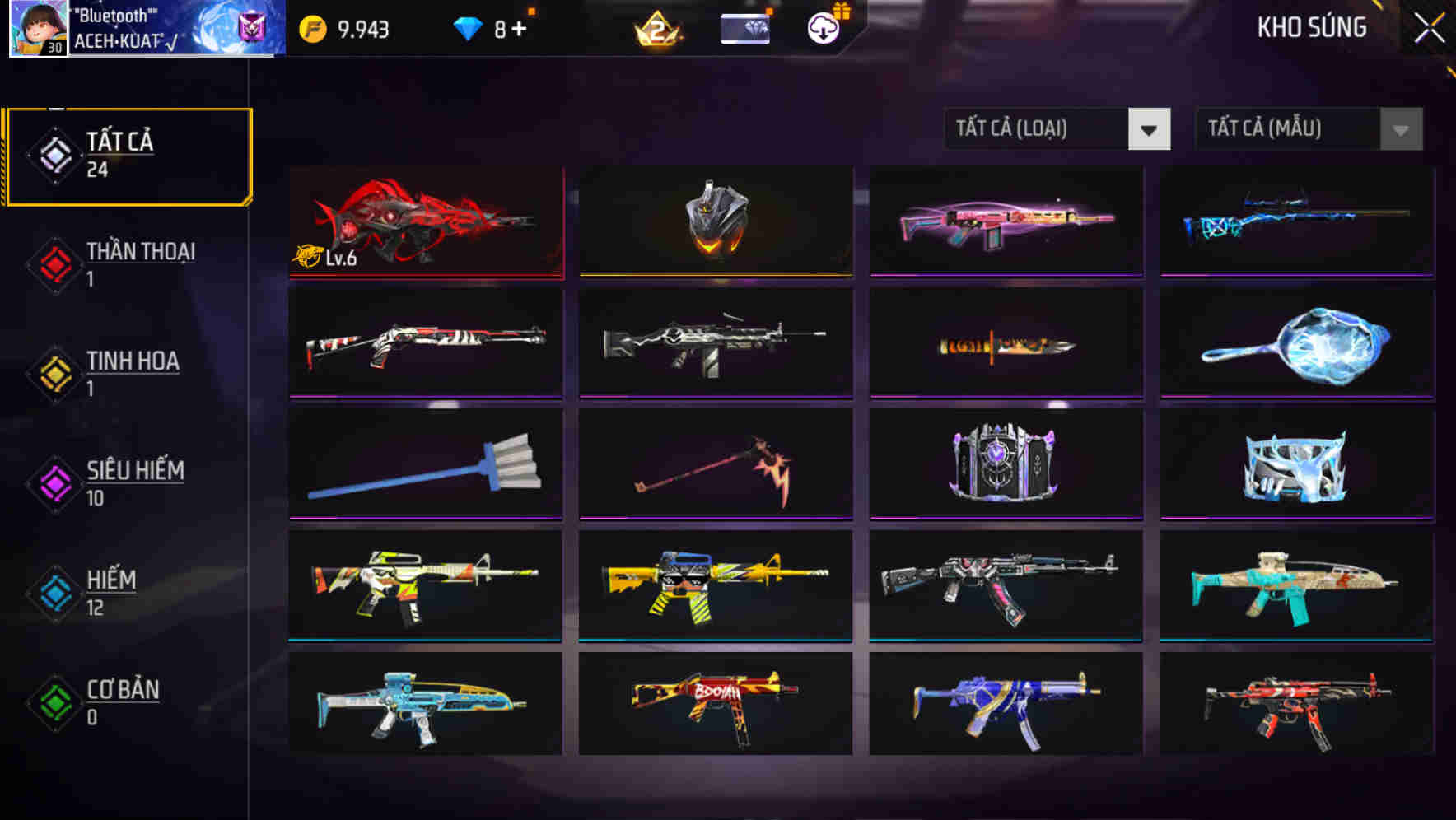Open the TẤT CẢ (LOẠI) weapon type dropdown

pyautogui.click(x=1038, y=129)
